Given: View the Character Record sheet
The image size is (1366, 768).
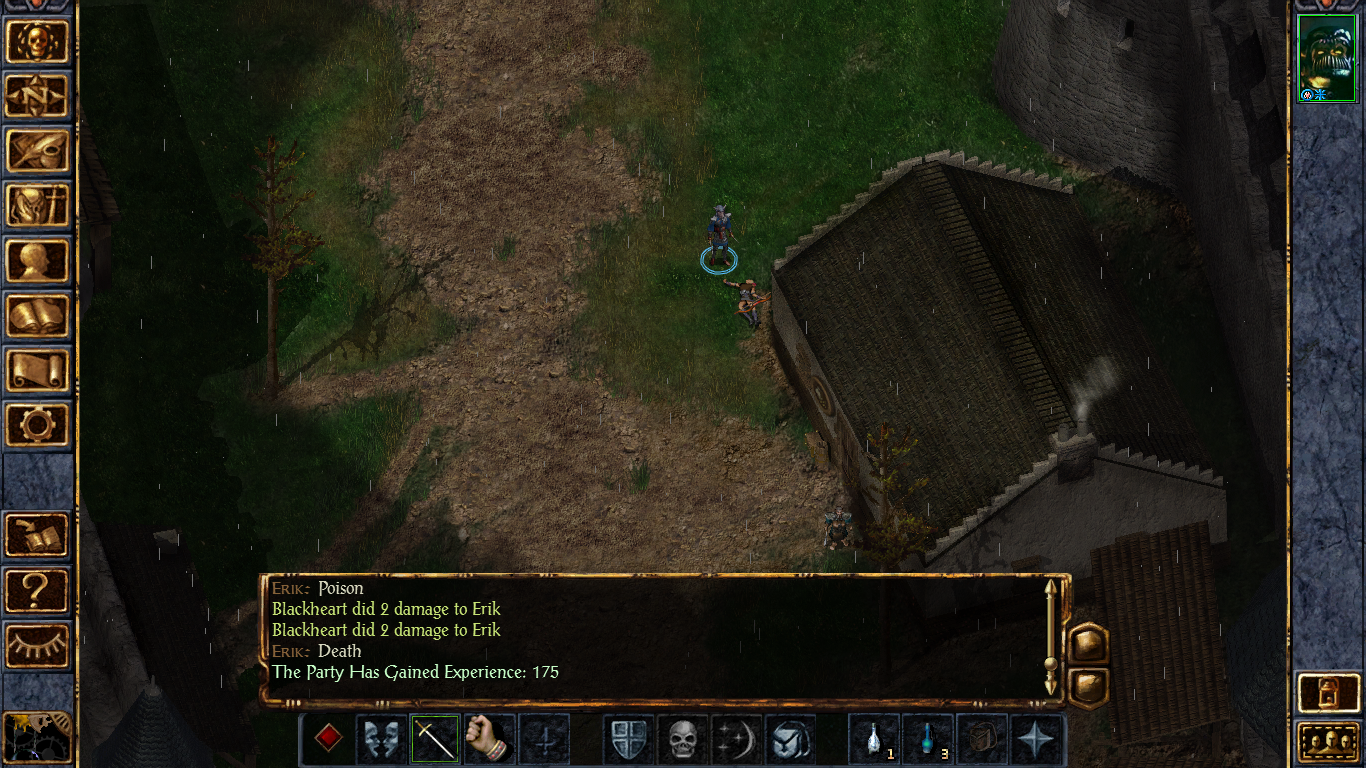Looking at the screenshot, I should tap(38, 257).
